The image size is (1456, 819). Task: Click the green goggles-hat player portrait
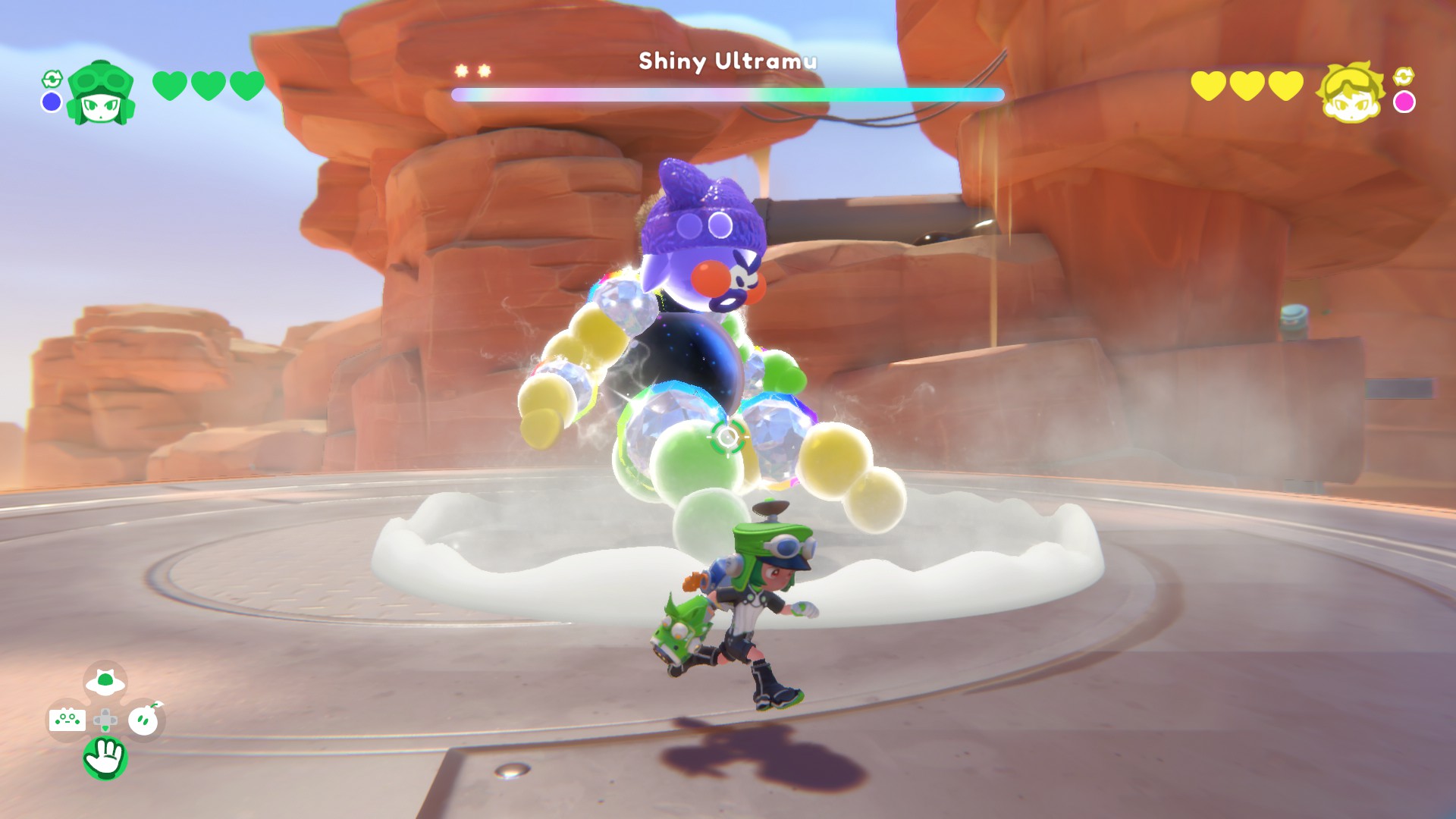click(100, 93)
